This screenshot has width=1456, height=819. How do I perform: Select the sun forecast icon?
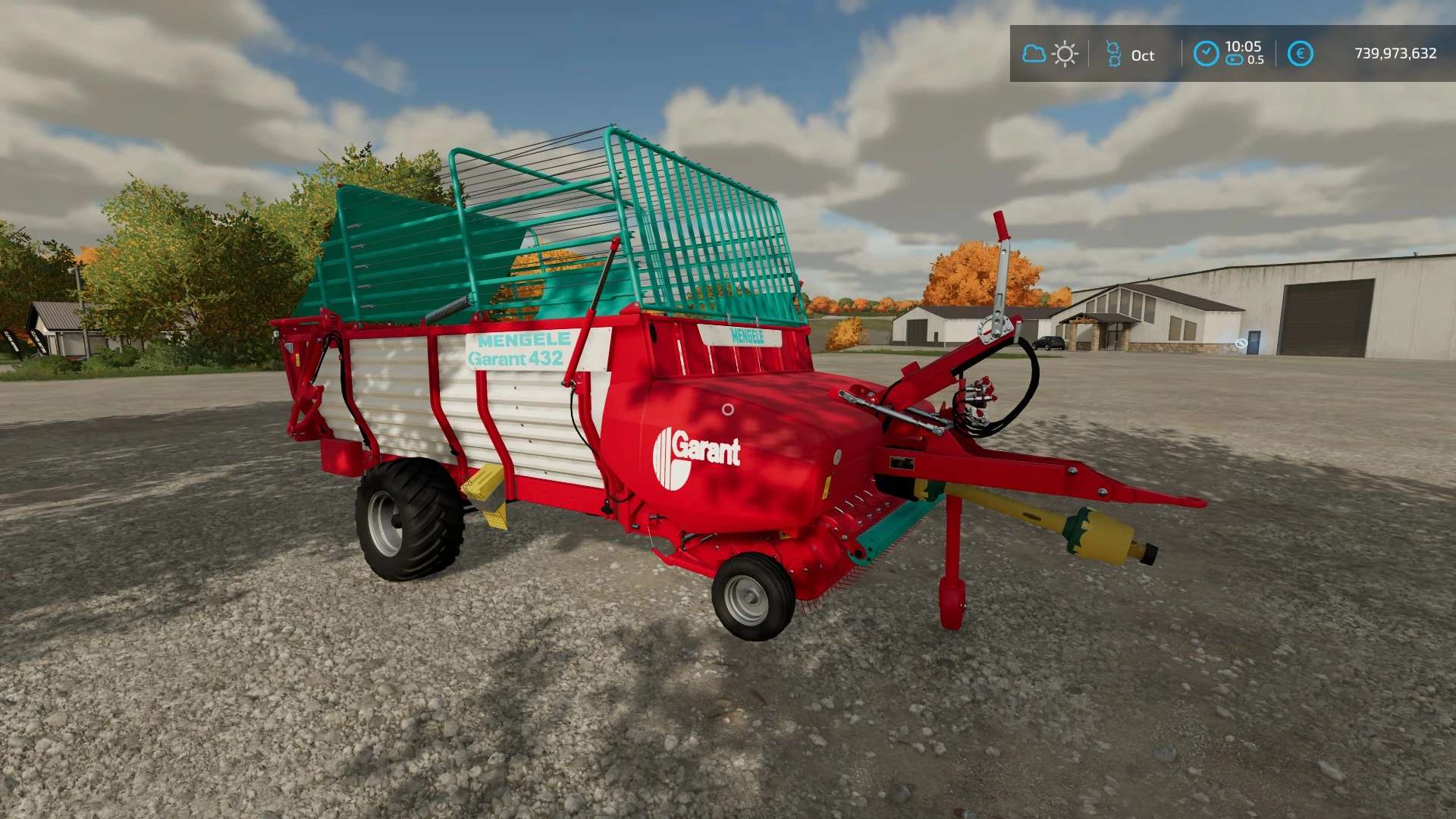[1065, 54]
